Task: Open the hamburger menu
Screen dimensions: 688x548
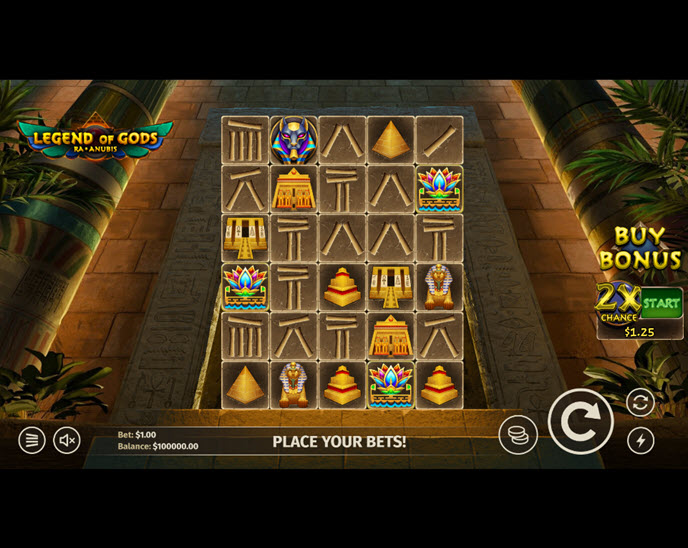Action: pyautogui.click(x=32, y=439)
